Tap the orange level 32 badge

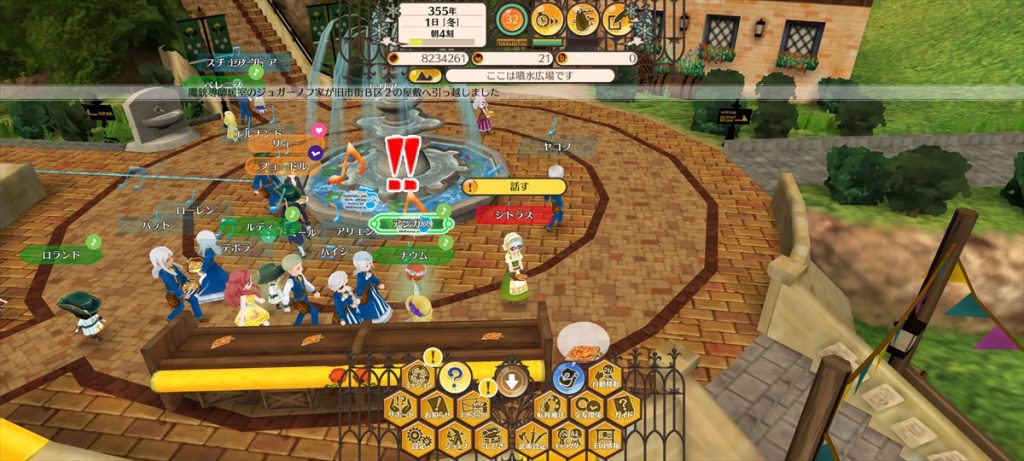(x=512, y=18)
